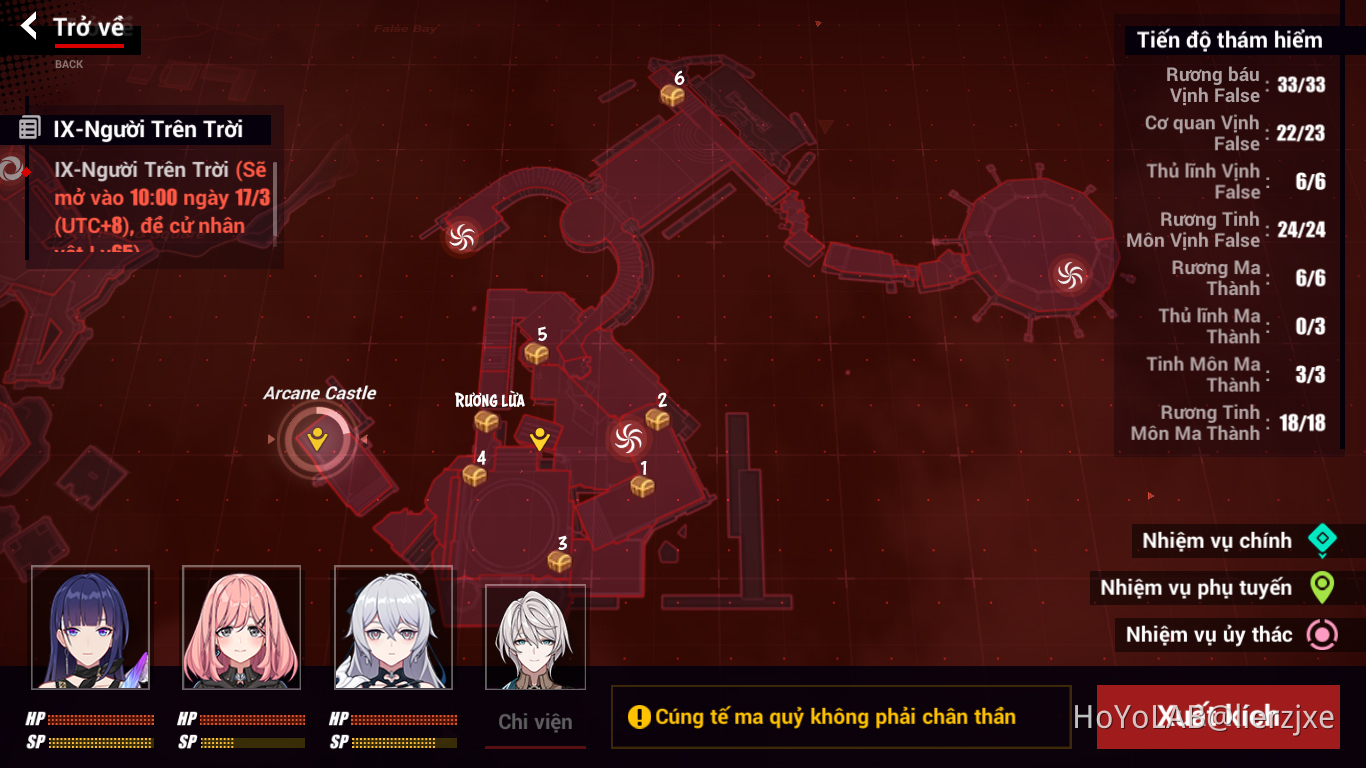Select the pink-haired character portrait
This screenshot has width=1366, height=768.
tap(241, 630)
